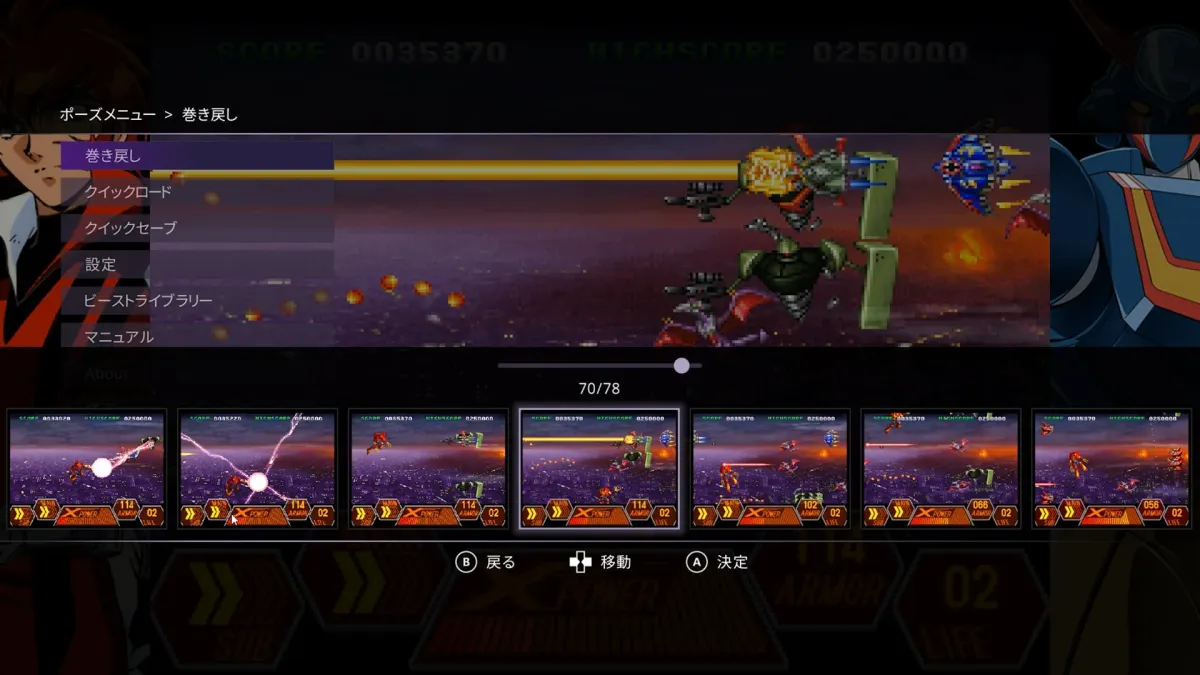This screenshot has height=675, width=1200.
Task: Jump to the thumbnail showing 056 armor
Action: click(1111, 468)
